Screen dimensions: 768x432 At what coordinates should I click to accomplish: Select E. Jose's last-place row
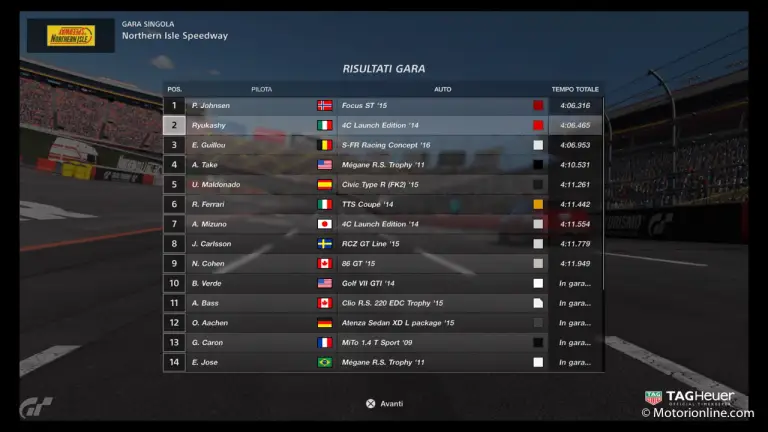point(383,362)
